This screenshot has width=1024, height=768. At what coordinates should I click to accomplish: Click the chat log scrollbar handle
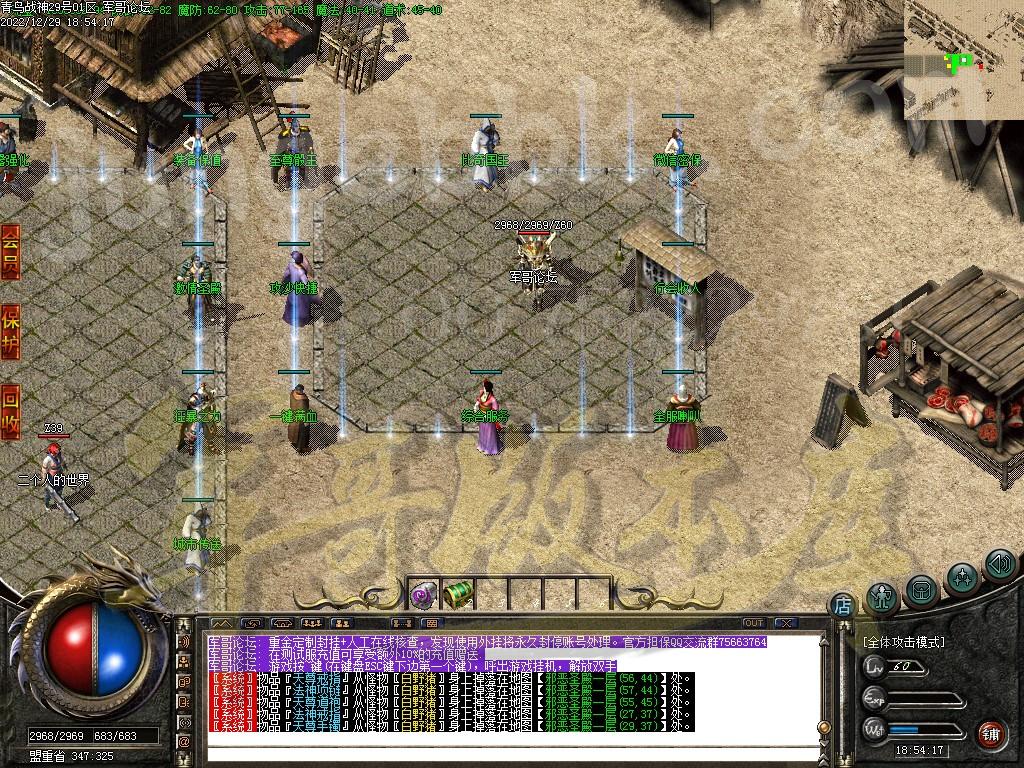click(824, 727)
